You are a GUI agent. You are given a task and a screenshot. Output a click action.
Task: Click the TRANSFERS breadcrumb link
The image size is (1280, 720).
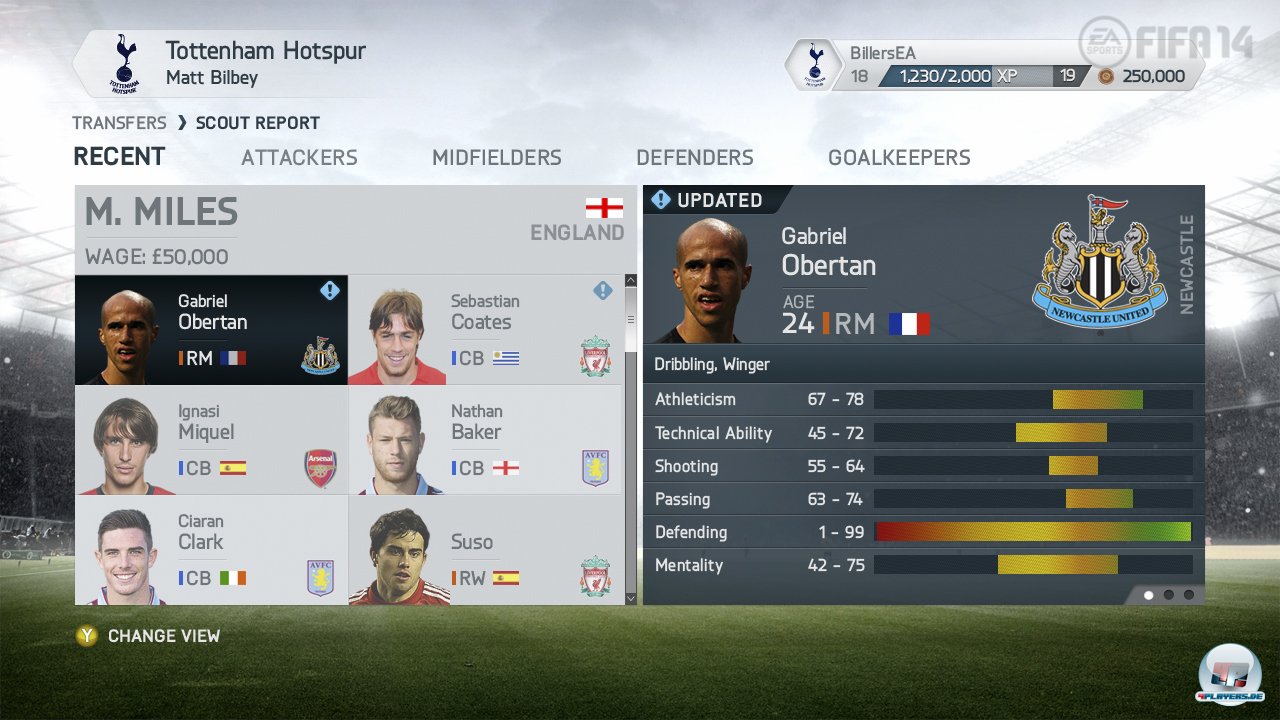click(x=119, y=122)
